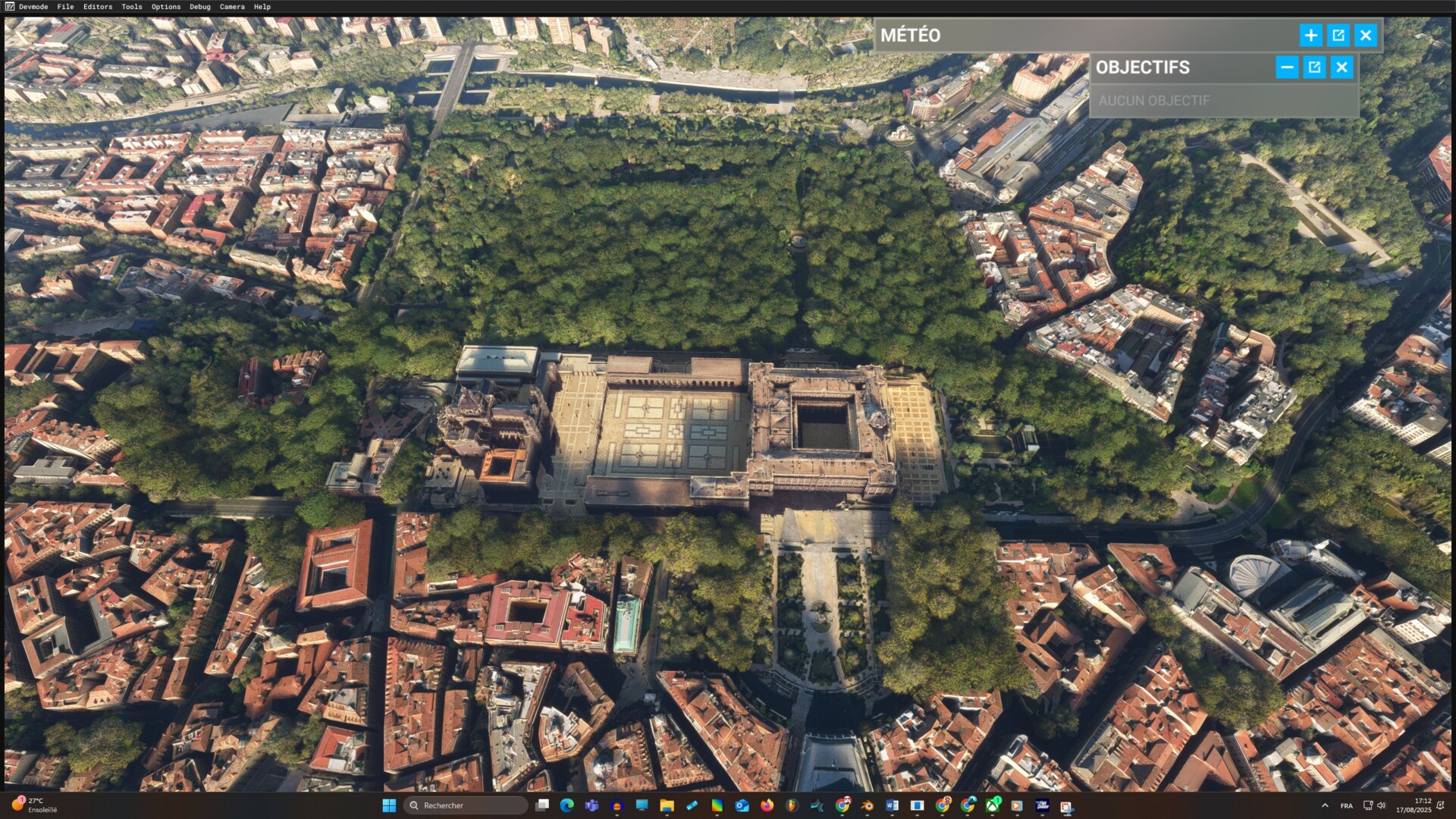Viewport: 1456px width, 819px height.
Task: Open the Tools menu
Action: coord(132,7)
